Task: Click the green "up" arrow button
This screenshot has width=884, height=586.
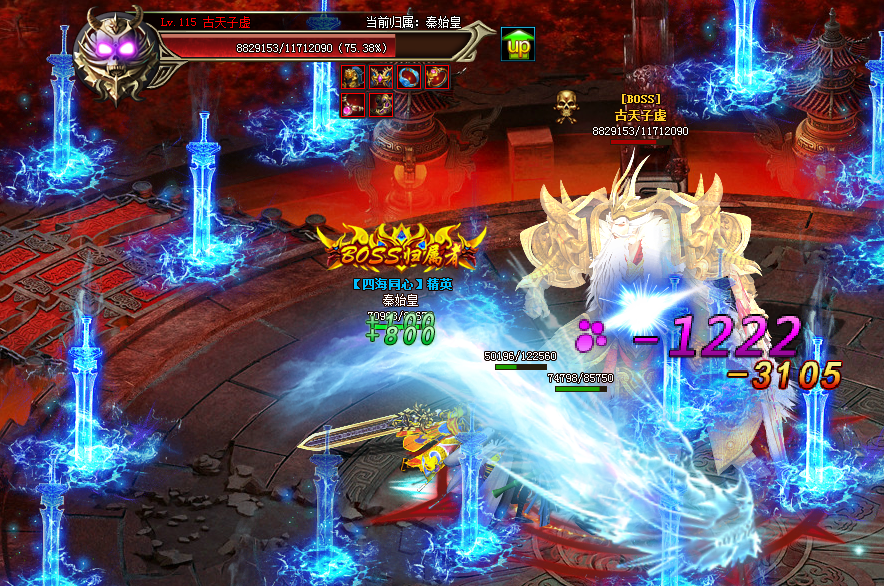Action: point(517,44)
